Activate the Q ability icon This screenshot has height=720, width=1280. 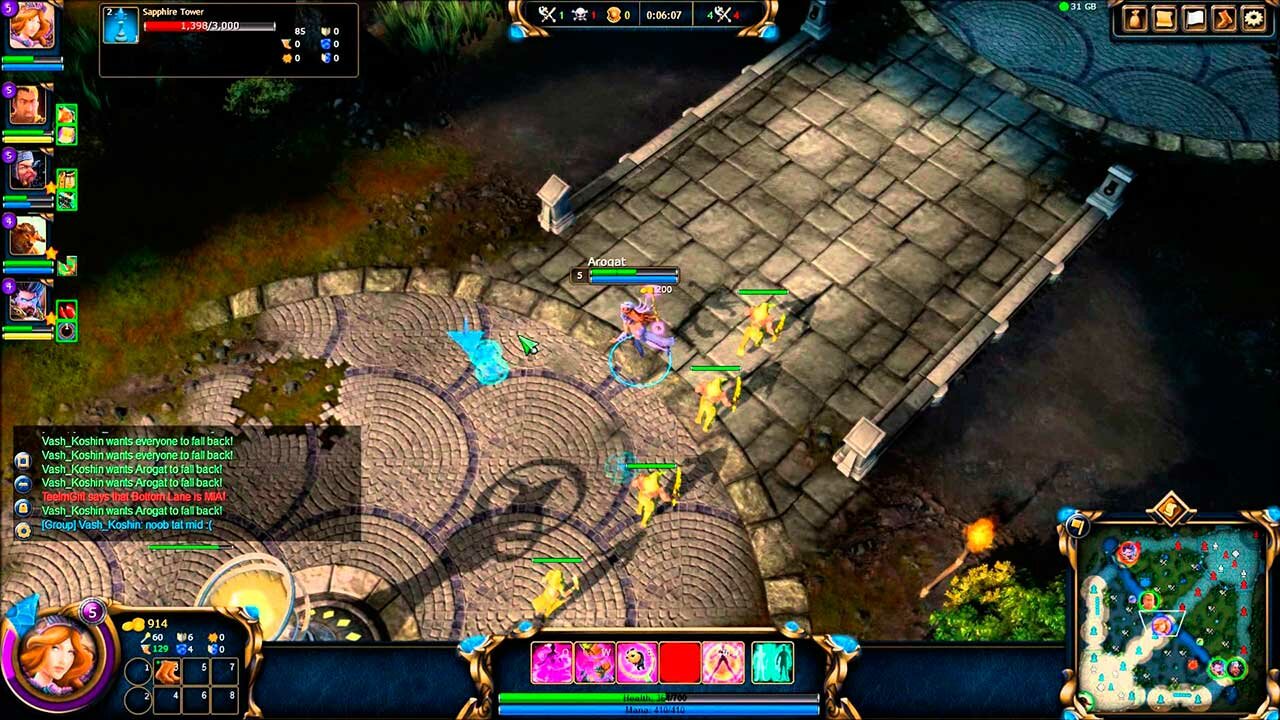coord(551,663)
